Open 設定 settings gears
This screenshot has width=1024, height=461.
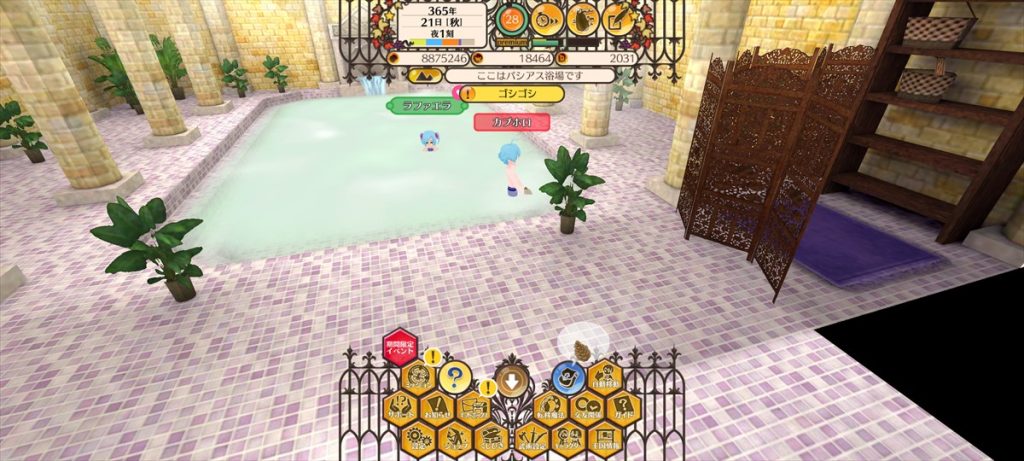tap(418, 437)
